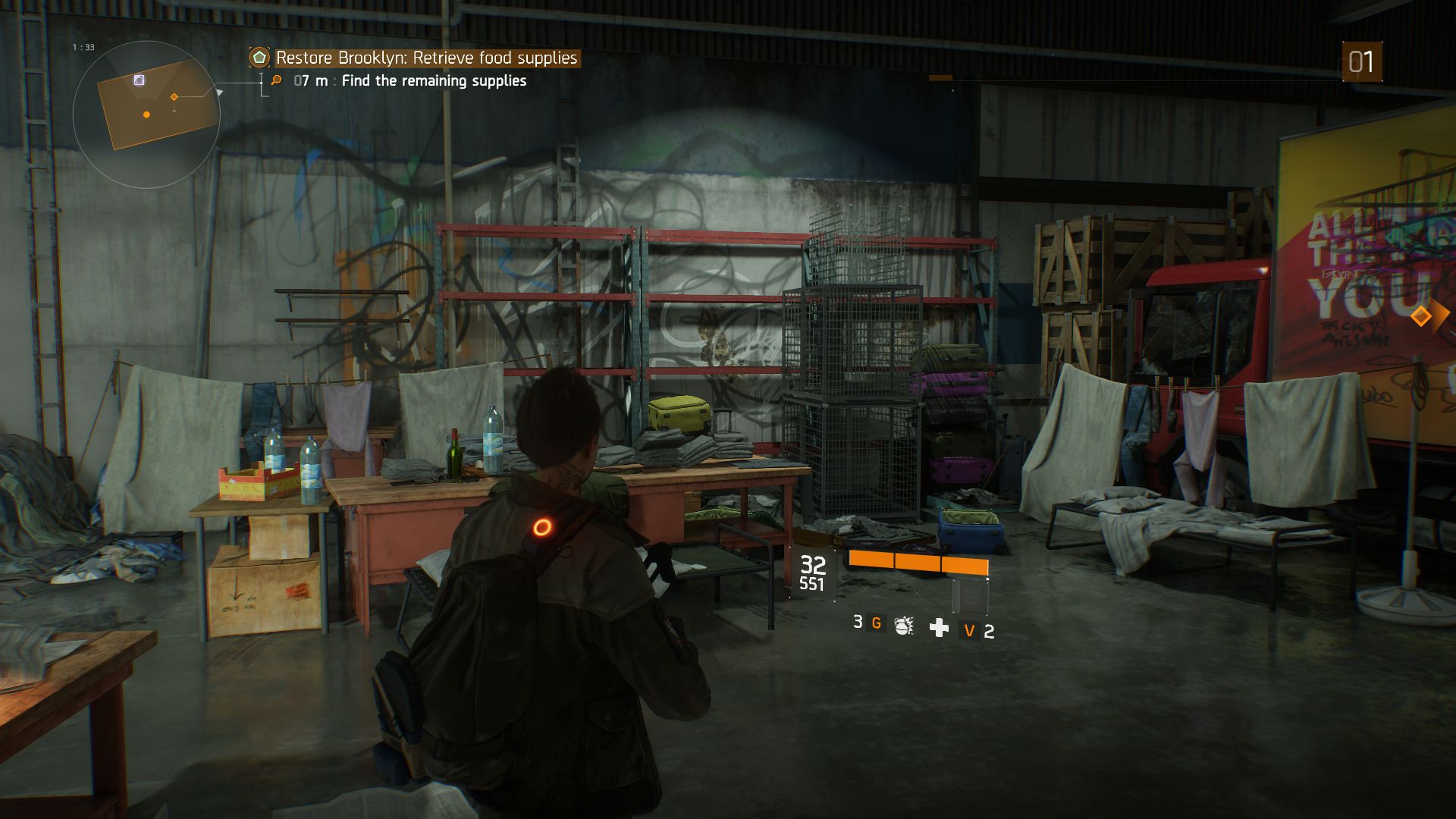This screenshot has width=1456, height=819.
Task: Select the Restore Brooklyn mission tracker
Action: (426, 58)
